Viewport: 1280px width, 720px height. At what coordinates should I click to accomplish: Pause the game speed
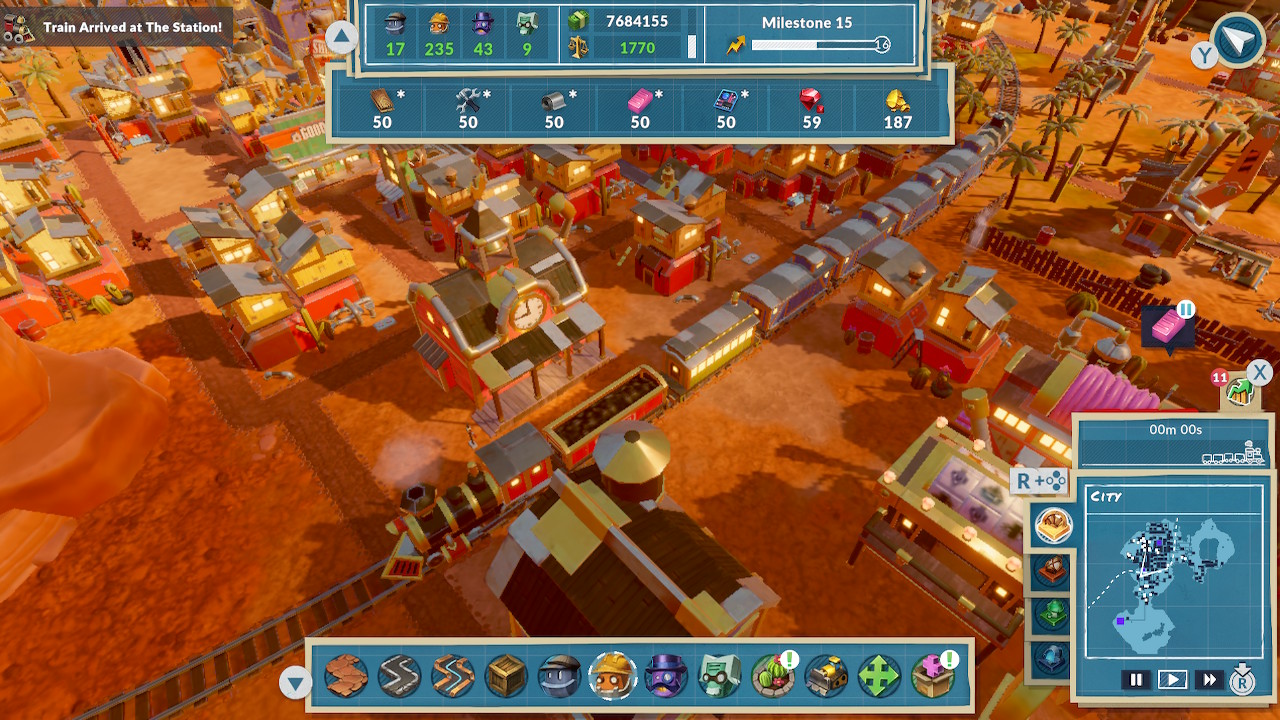pyautogui.click(x=1136, y=680)
